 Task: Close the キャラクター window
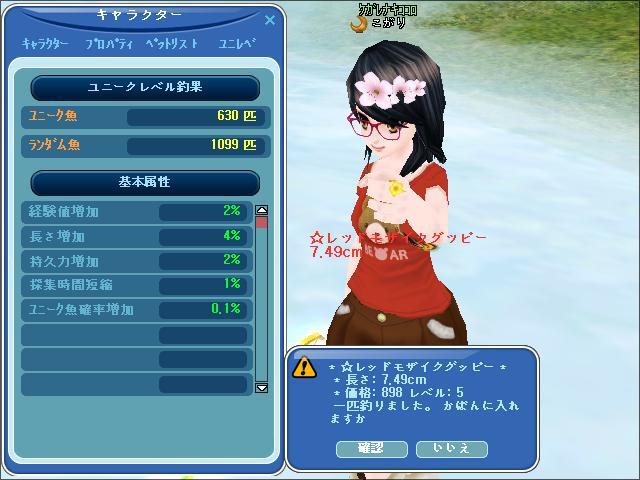click(269, 19)
